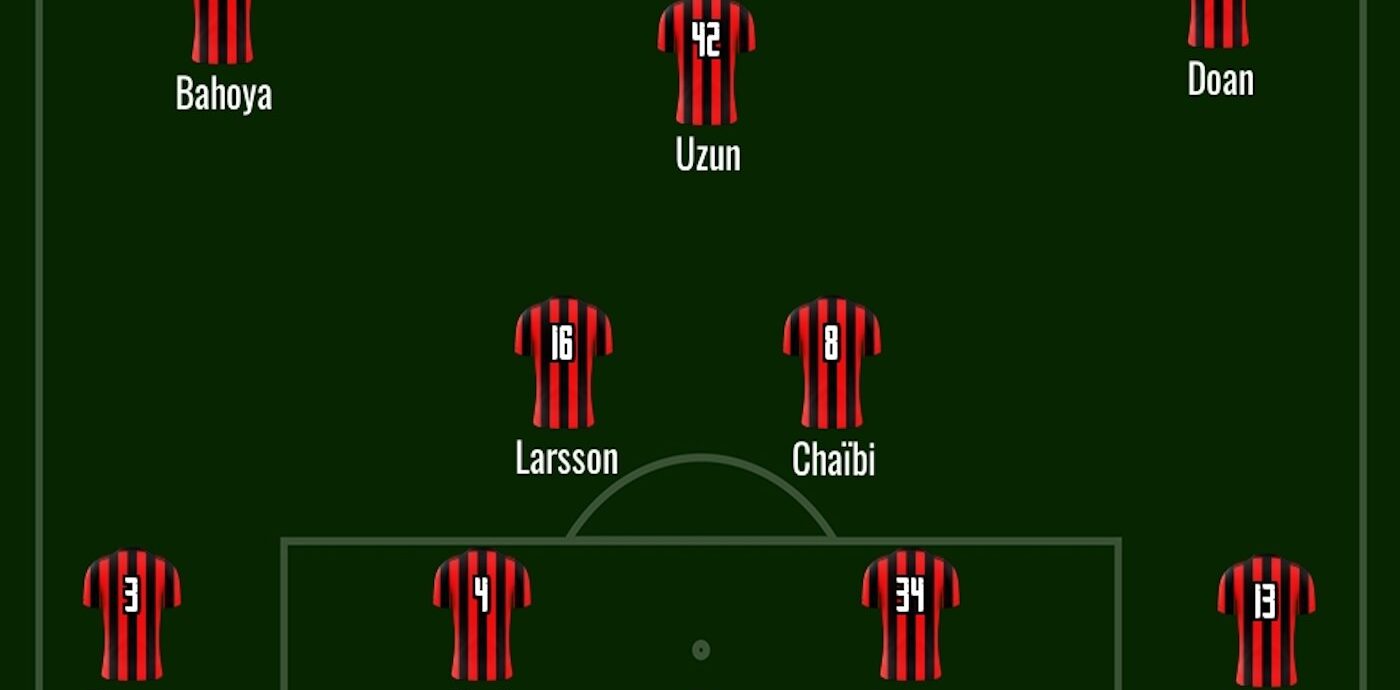Select the number 13 shirt
This screenshot has width=1400, height=690.
[x=1265, y=618]
